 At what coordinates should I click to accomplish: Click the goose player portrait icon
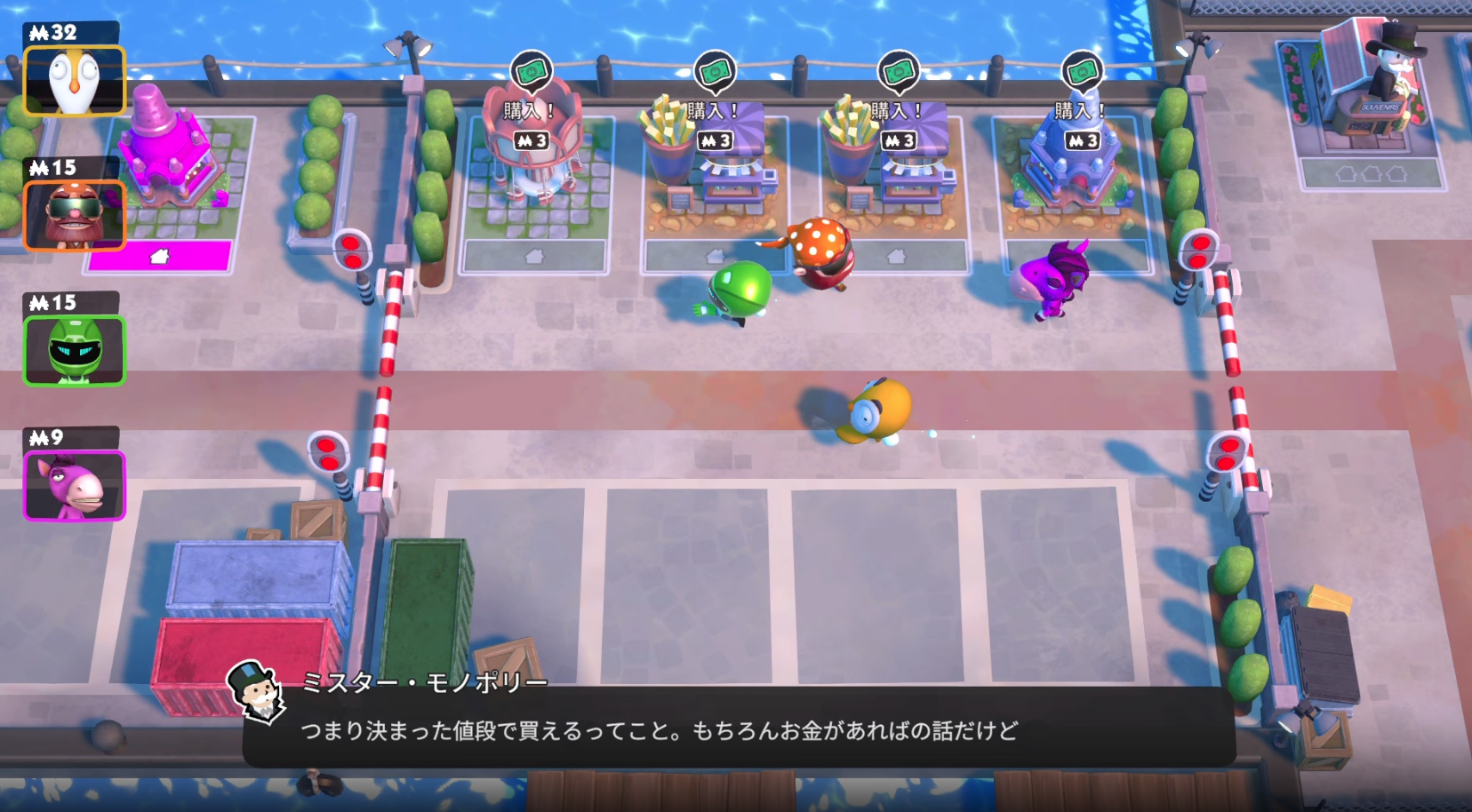75,79
